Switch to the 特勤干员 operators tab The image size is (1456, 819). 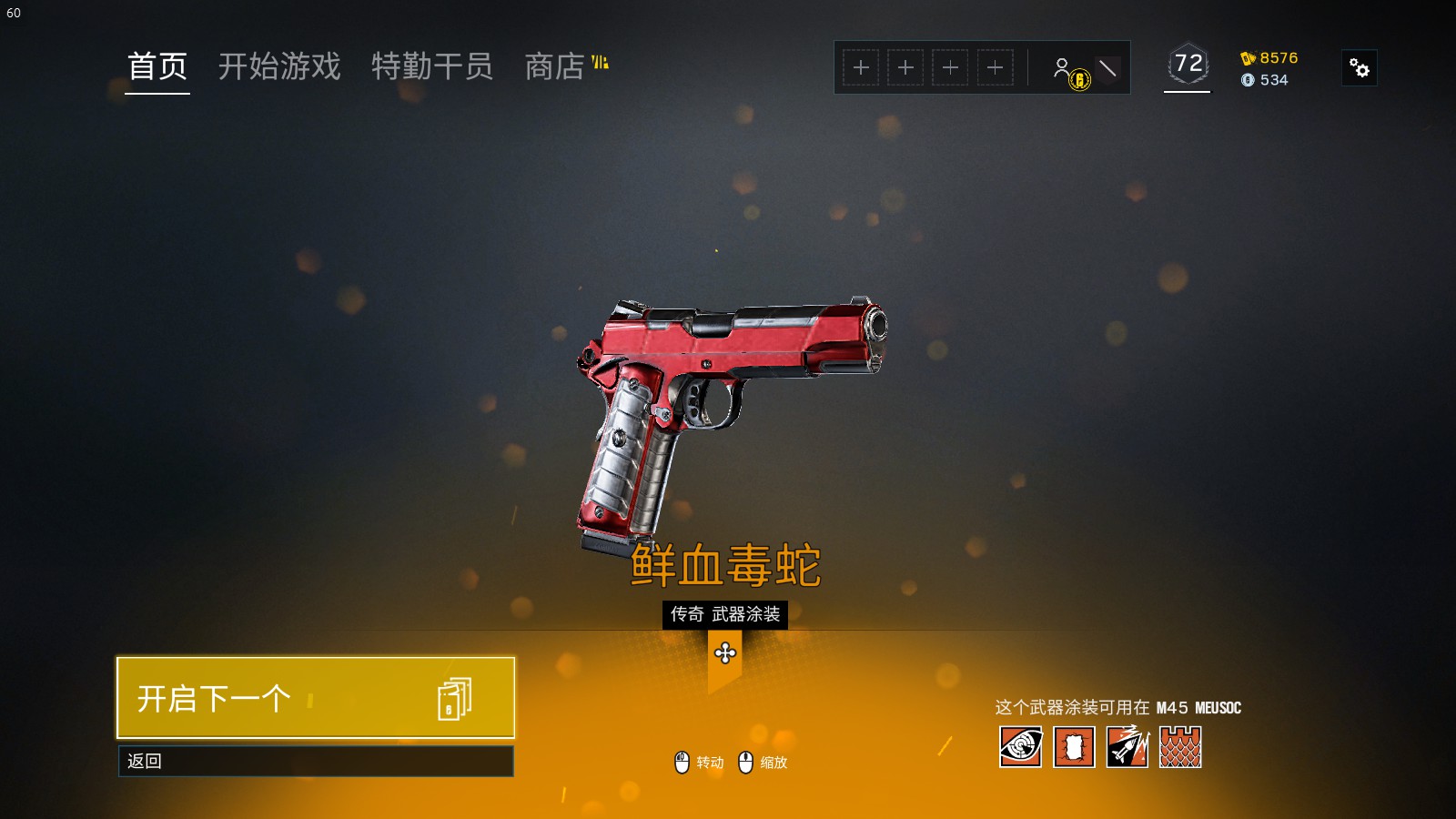point(432,66)
